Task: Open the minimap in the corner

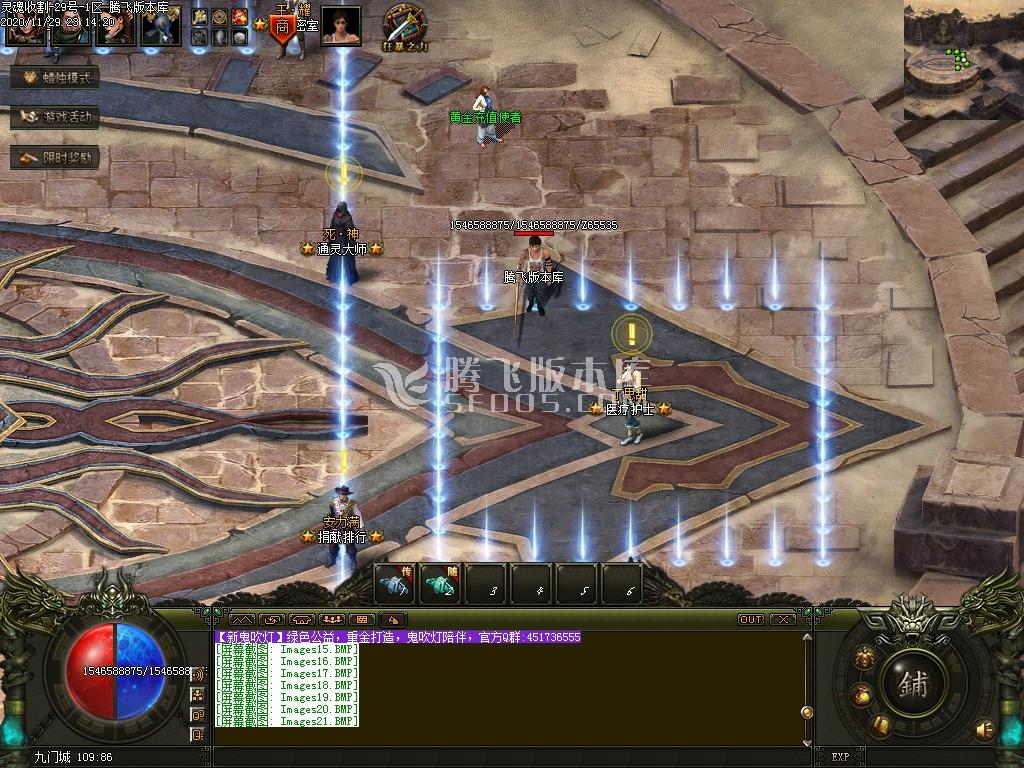Action: (x=962, y=60)
